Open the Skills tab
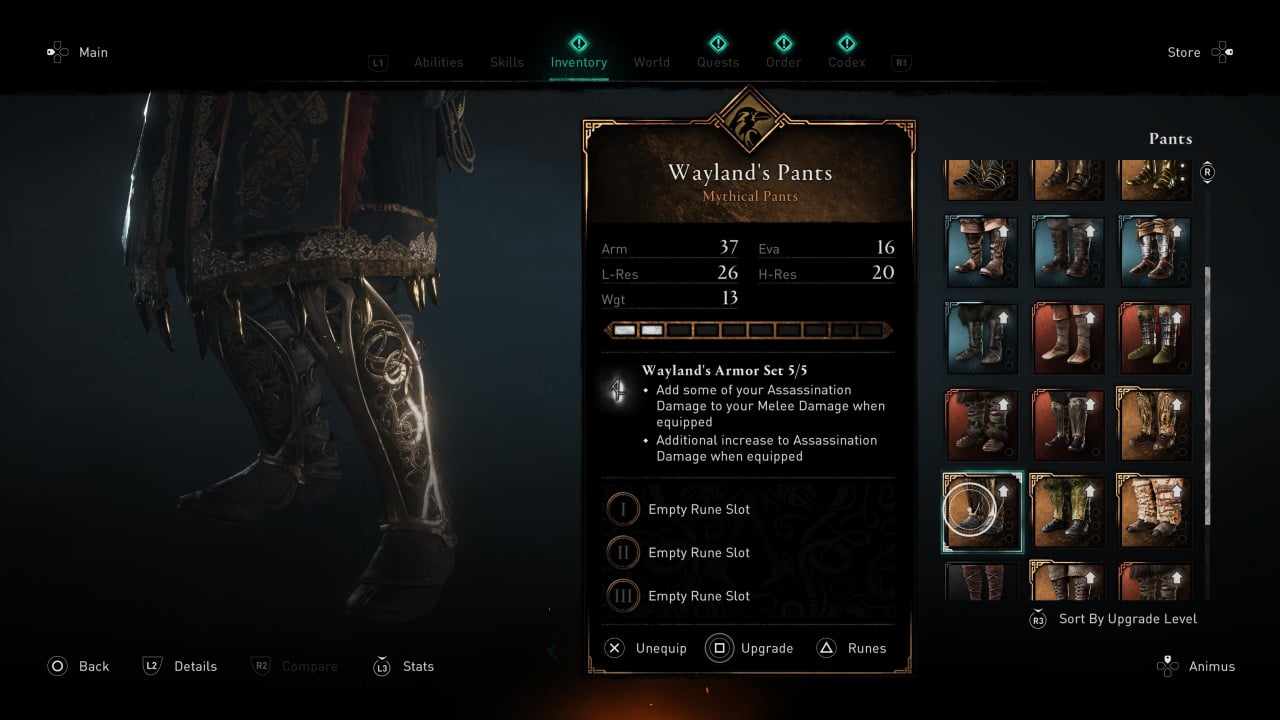 tap(507, 62)
